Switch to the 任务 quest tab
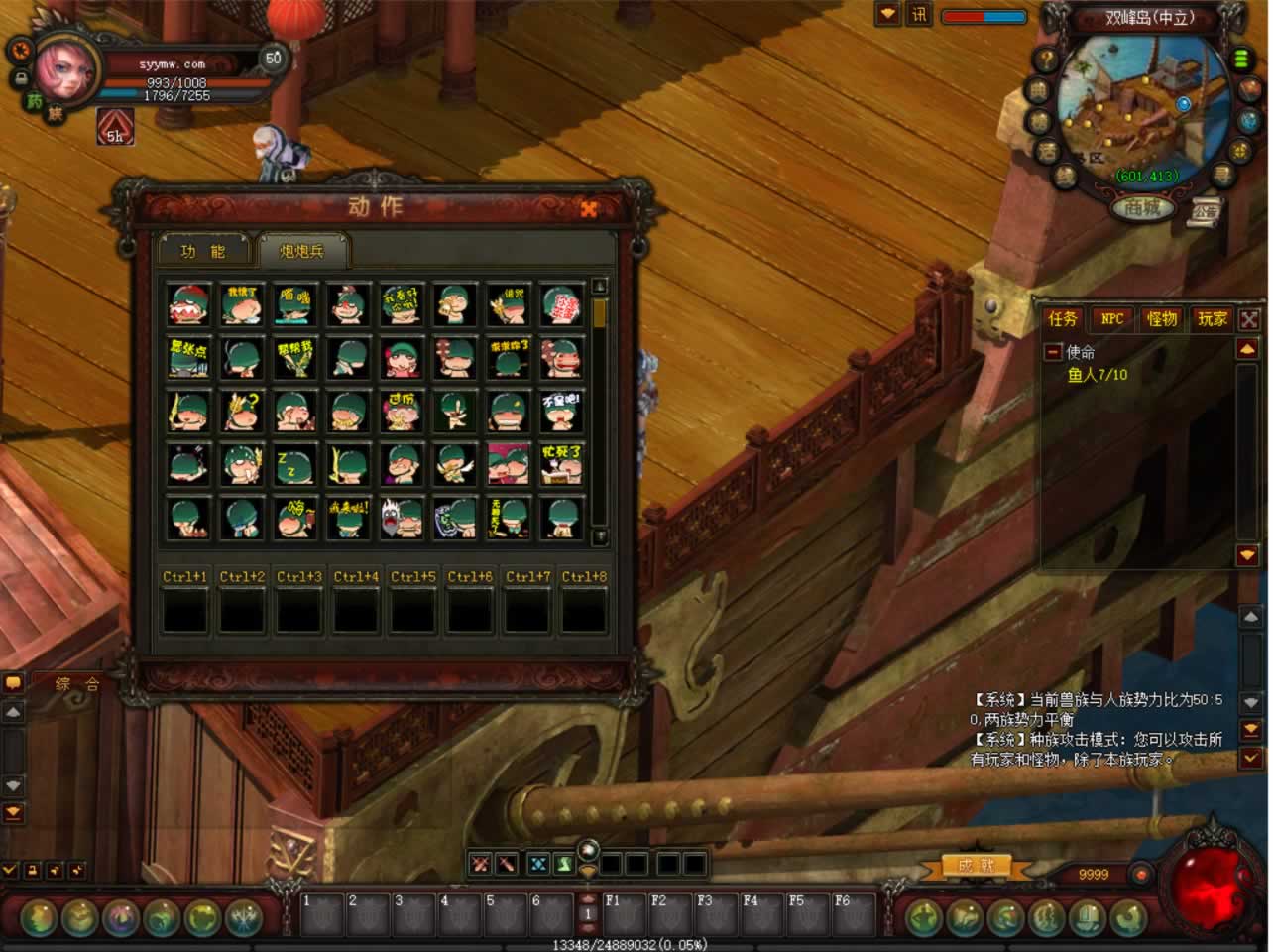1273x952 pixels. coord(1063,318)
